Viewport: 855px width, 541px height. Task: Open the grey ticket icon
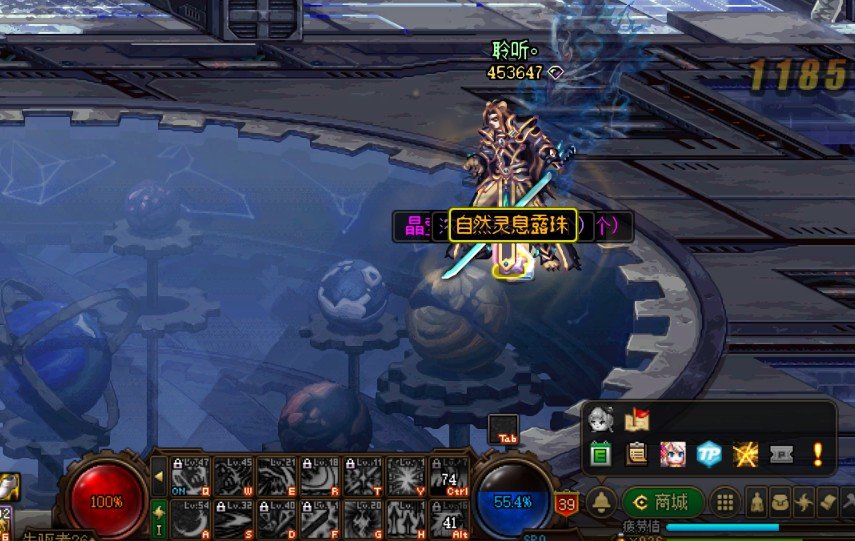pos(781,454)
